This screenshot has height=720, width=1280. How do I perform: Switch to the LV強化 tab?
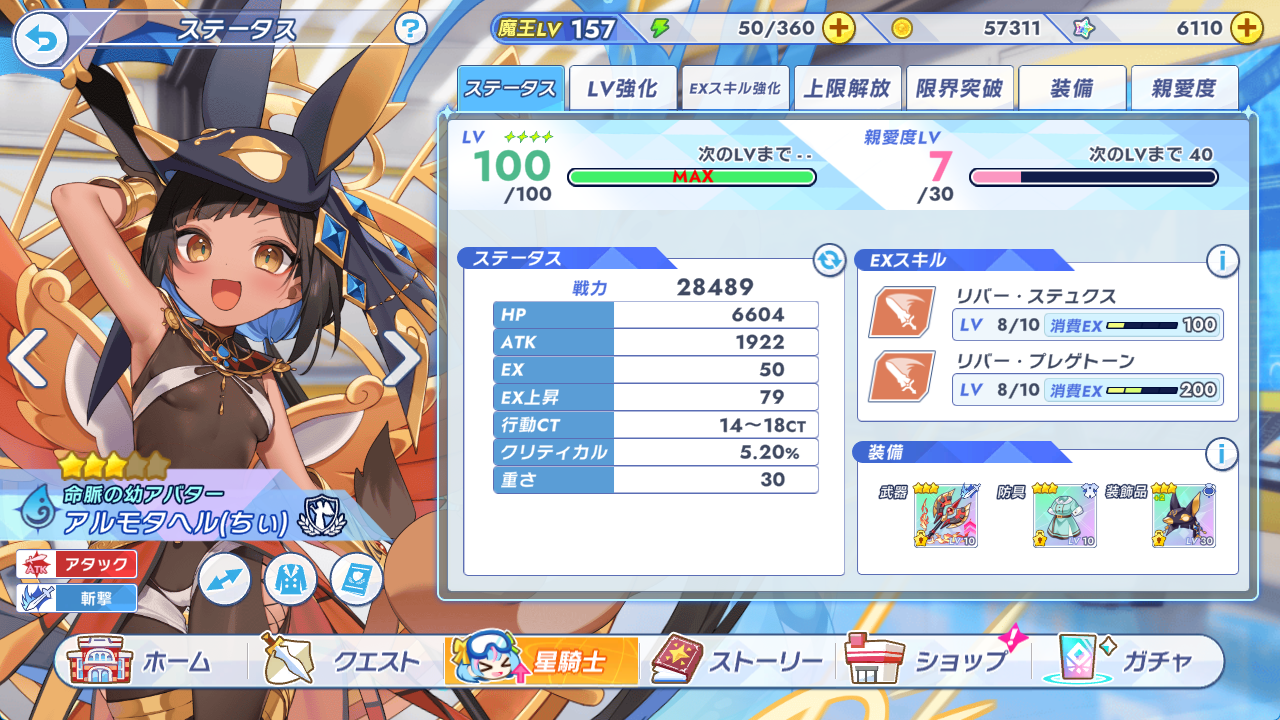[622, 88]
